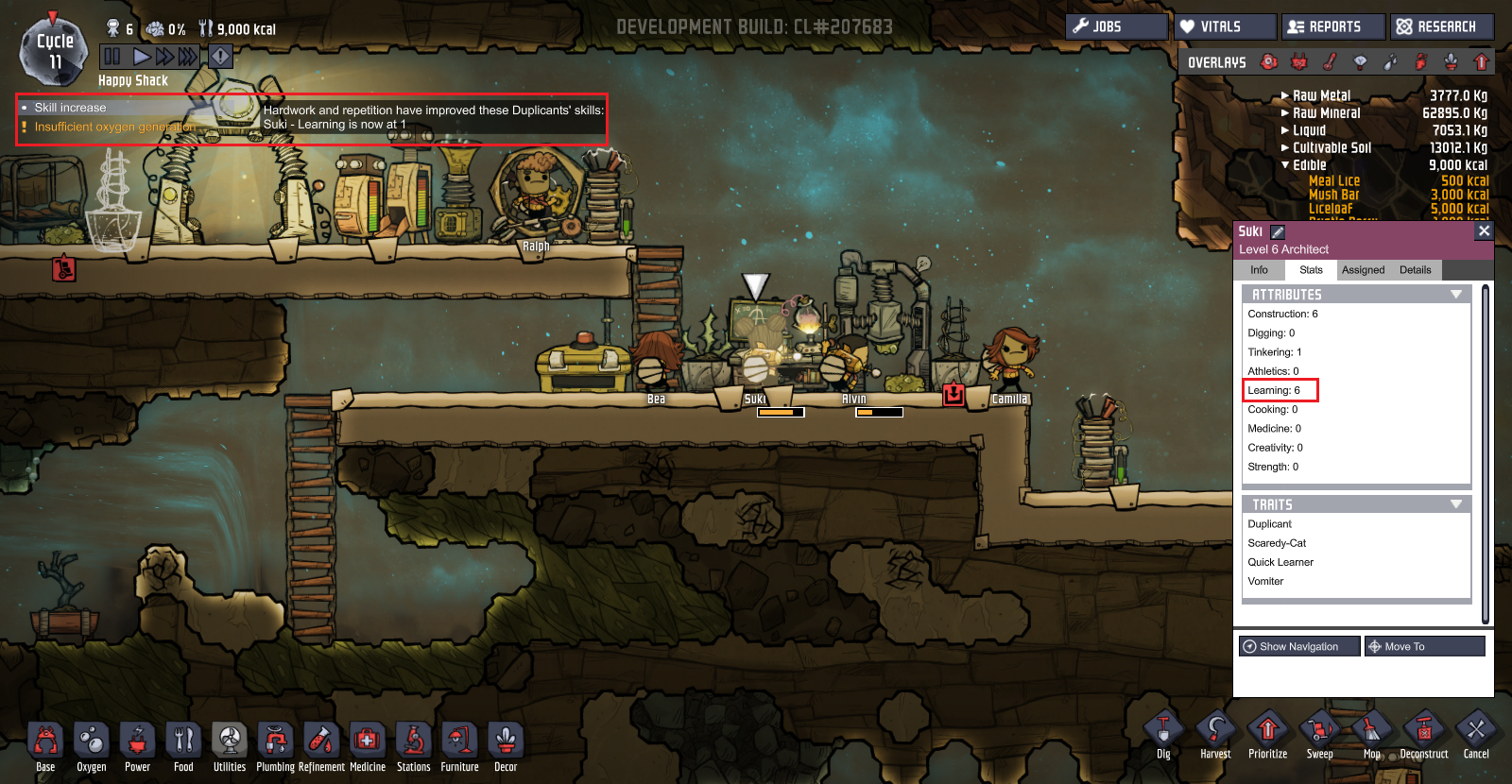
Task: Show the Reports screen
Action: 1333,26
